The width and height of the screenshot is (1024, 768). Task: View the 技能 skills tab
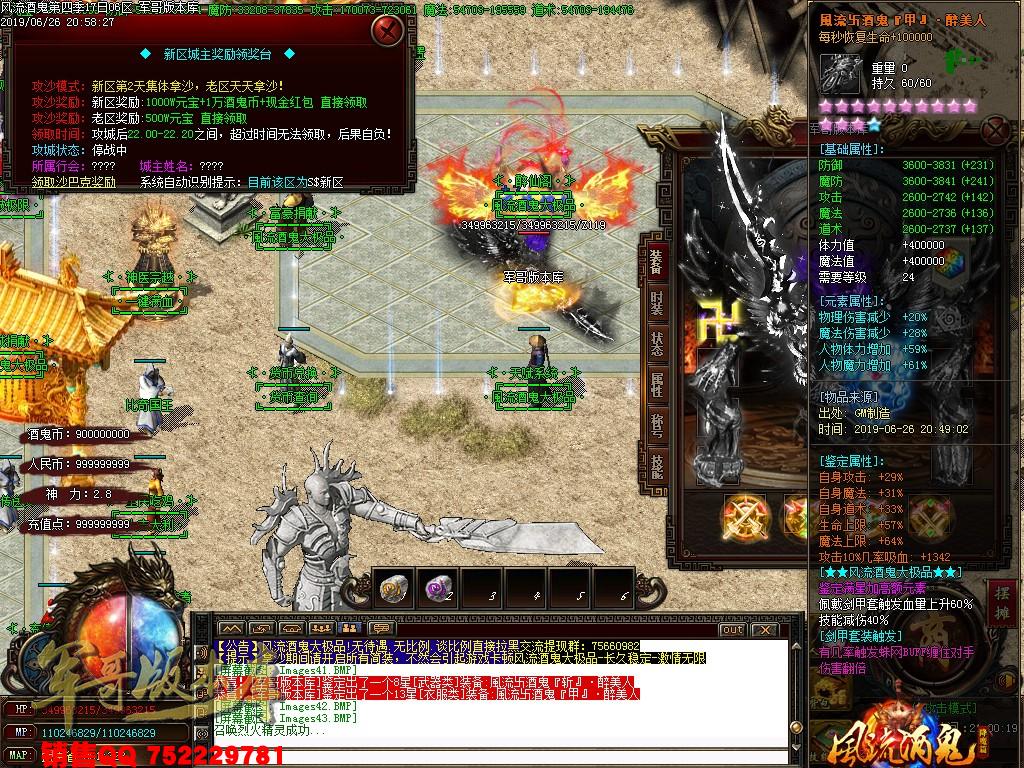(656, 467)
